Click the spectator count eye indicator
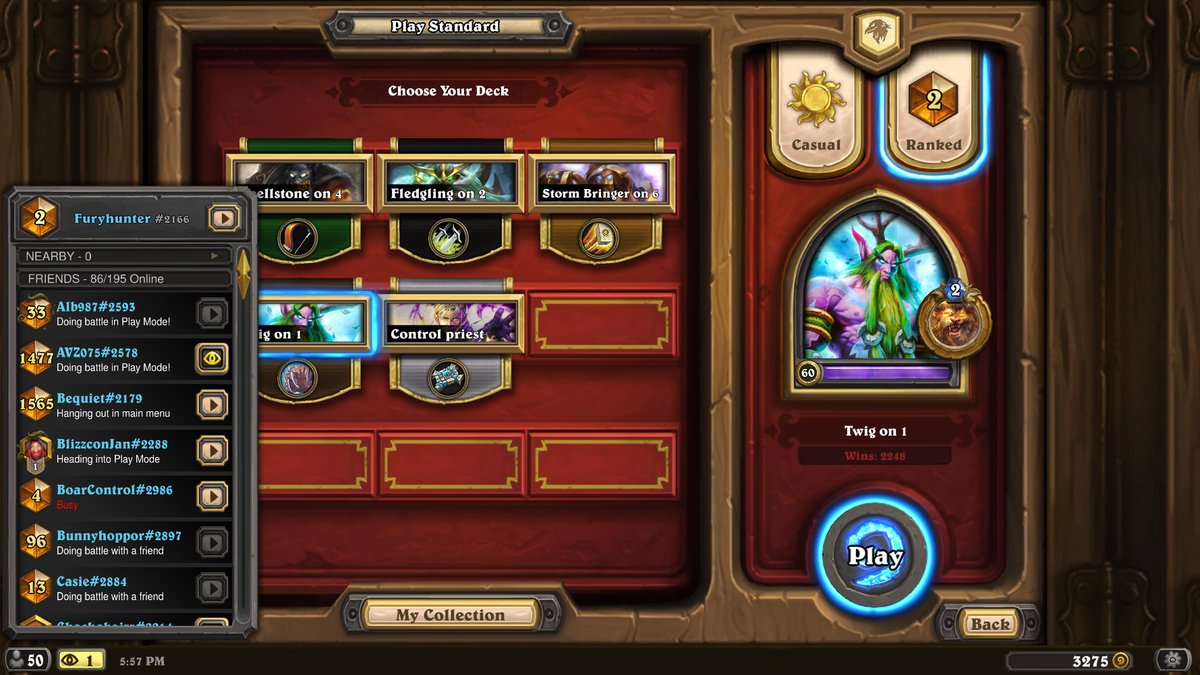This screenshot has height=675, width=1200. (x=82, y=660)
